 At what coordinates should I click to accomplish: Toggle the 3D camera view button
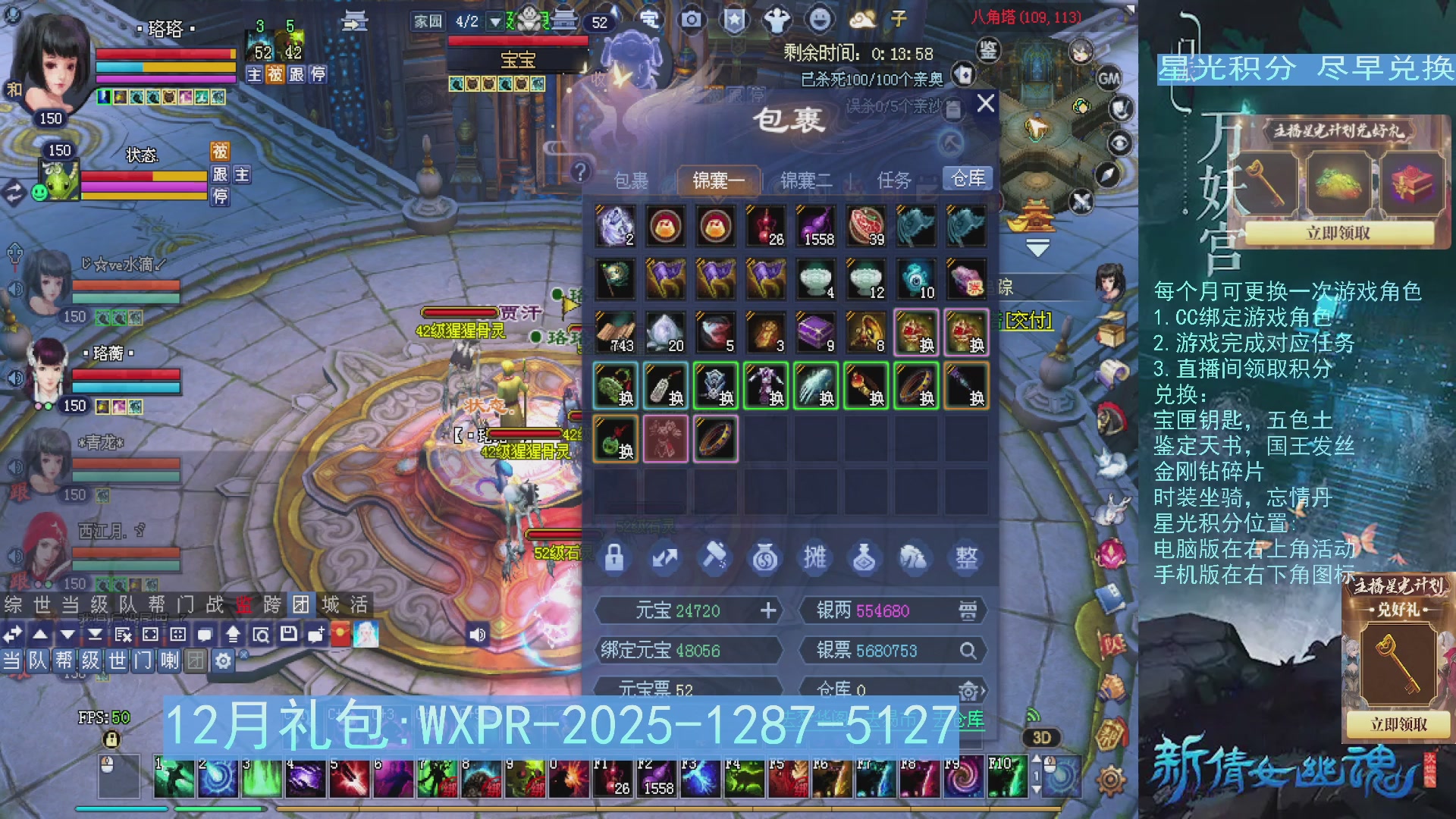coord(1041,738)
